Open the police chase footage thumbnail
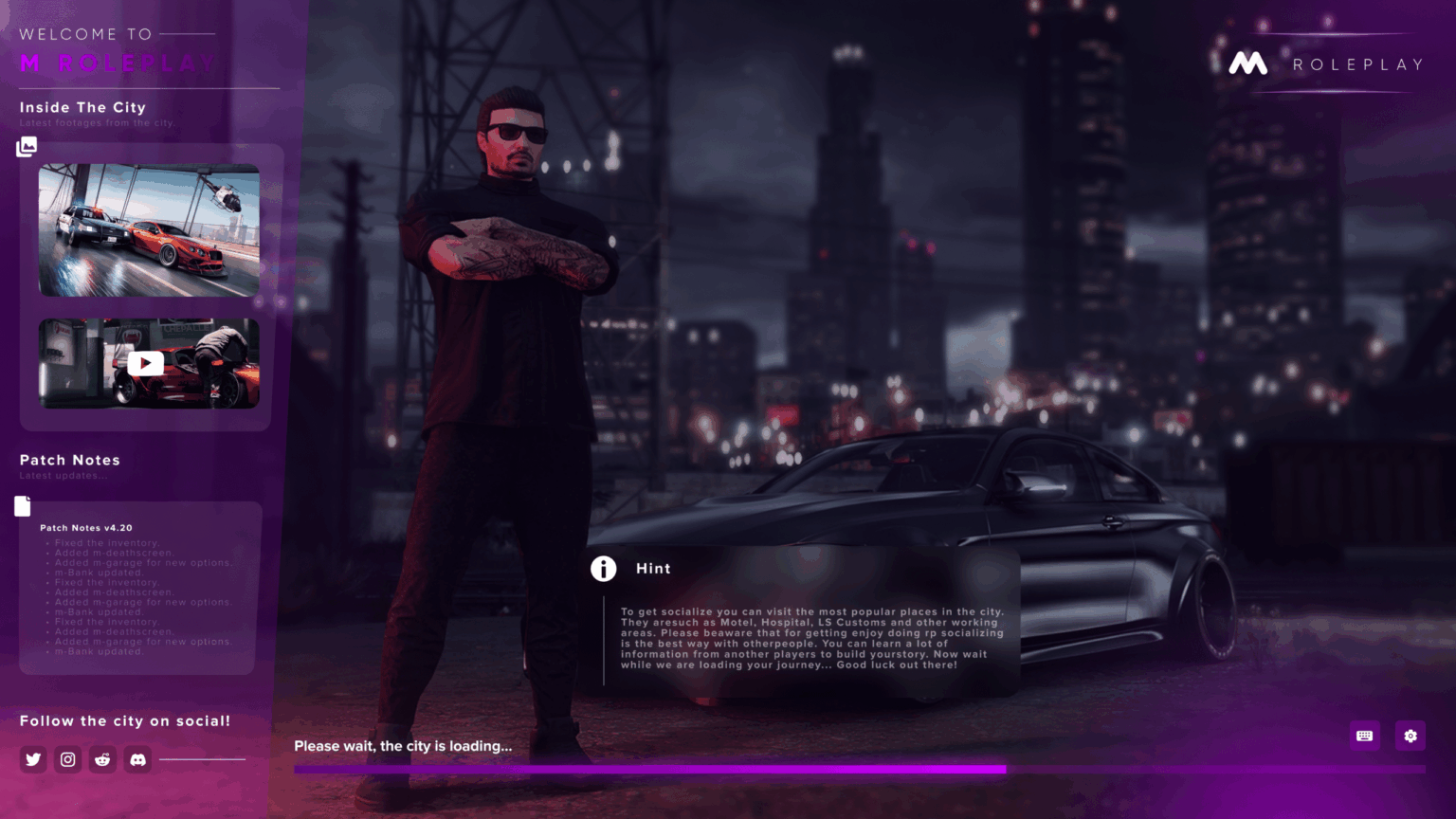The image size is (1456, 819). coord(148,229)
